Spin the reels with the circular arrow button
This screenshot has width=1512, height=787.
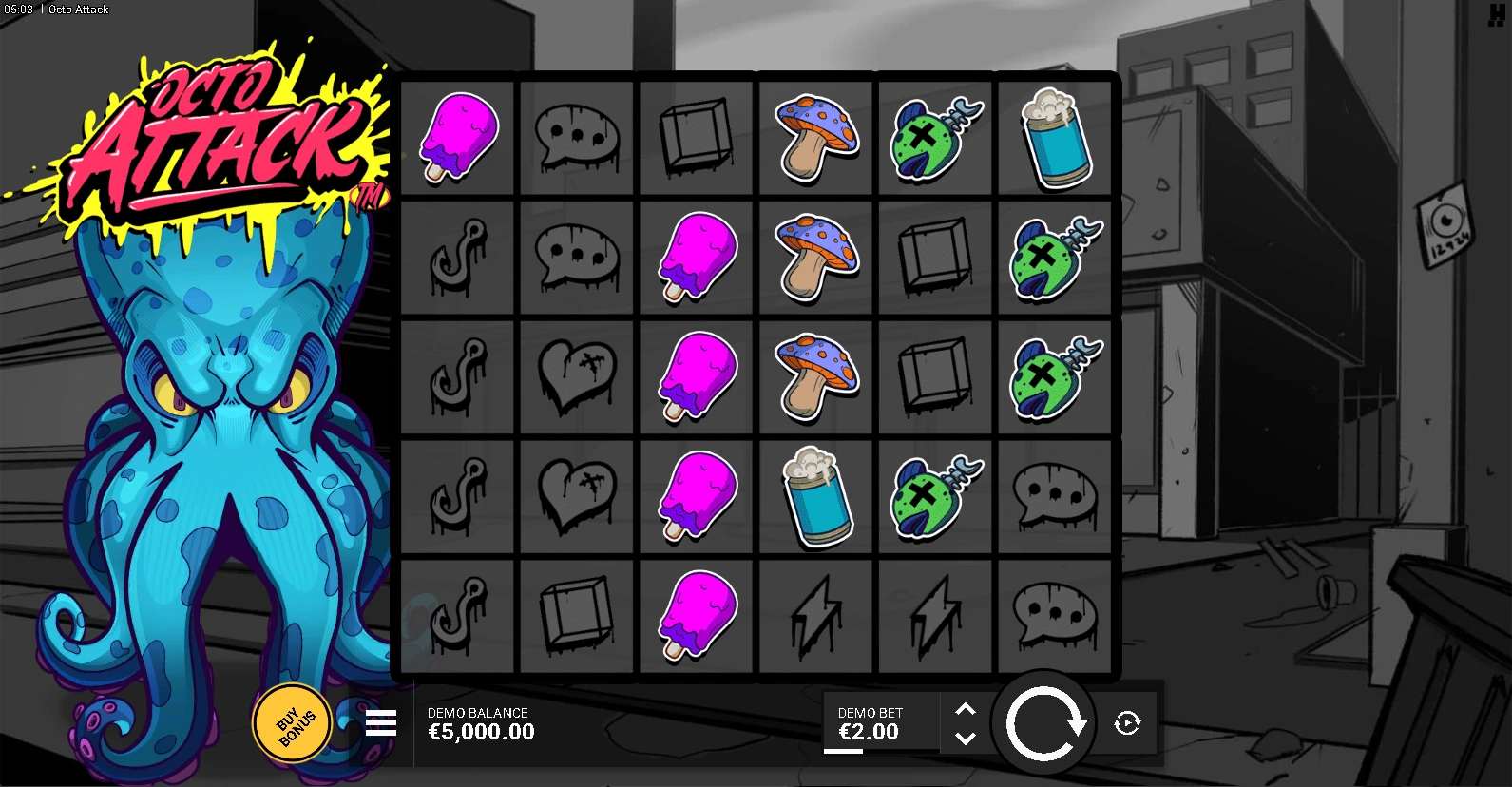tap(1044, 724)
